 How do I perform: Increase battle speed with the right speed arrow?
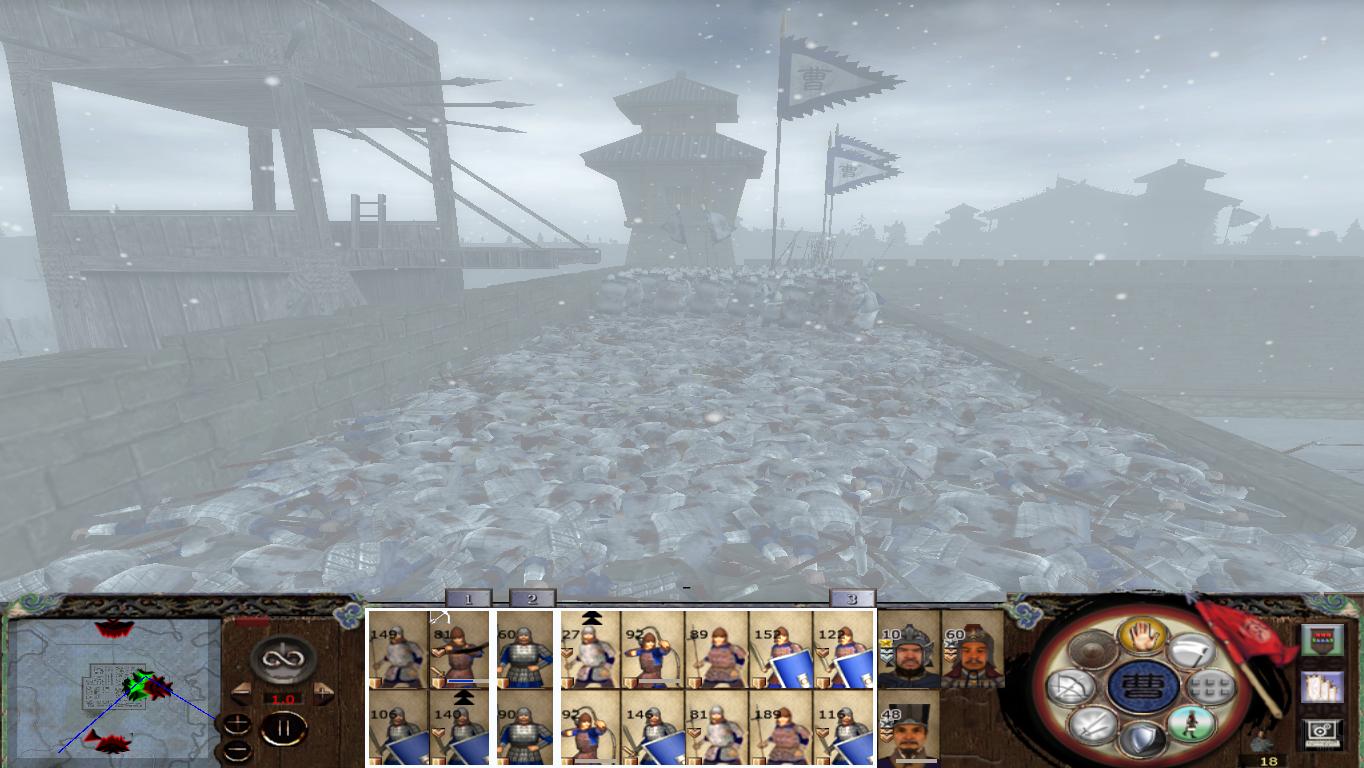[x=321, y=692]
